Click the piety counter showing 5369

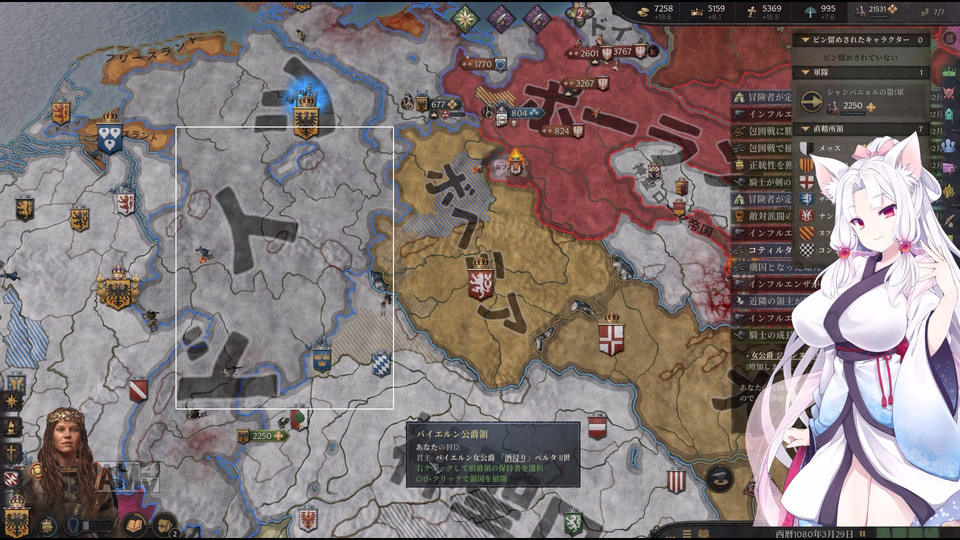click(772, 11)
